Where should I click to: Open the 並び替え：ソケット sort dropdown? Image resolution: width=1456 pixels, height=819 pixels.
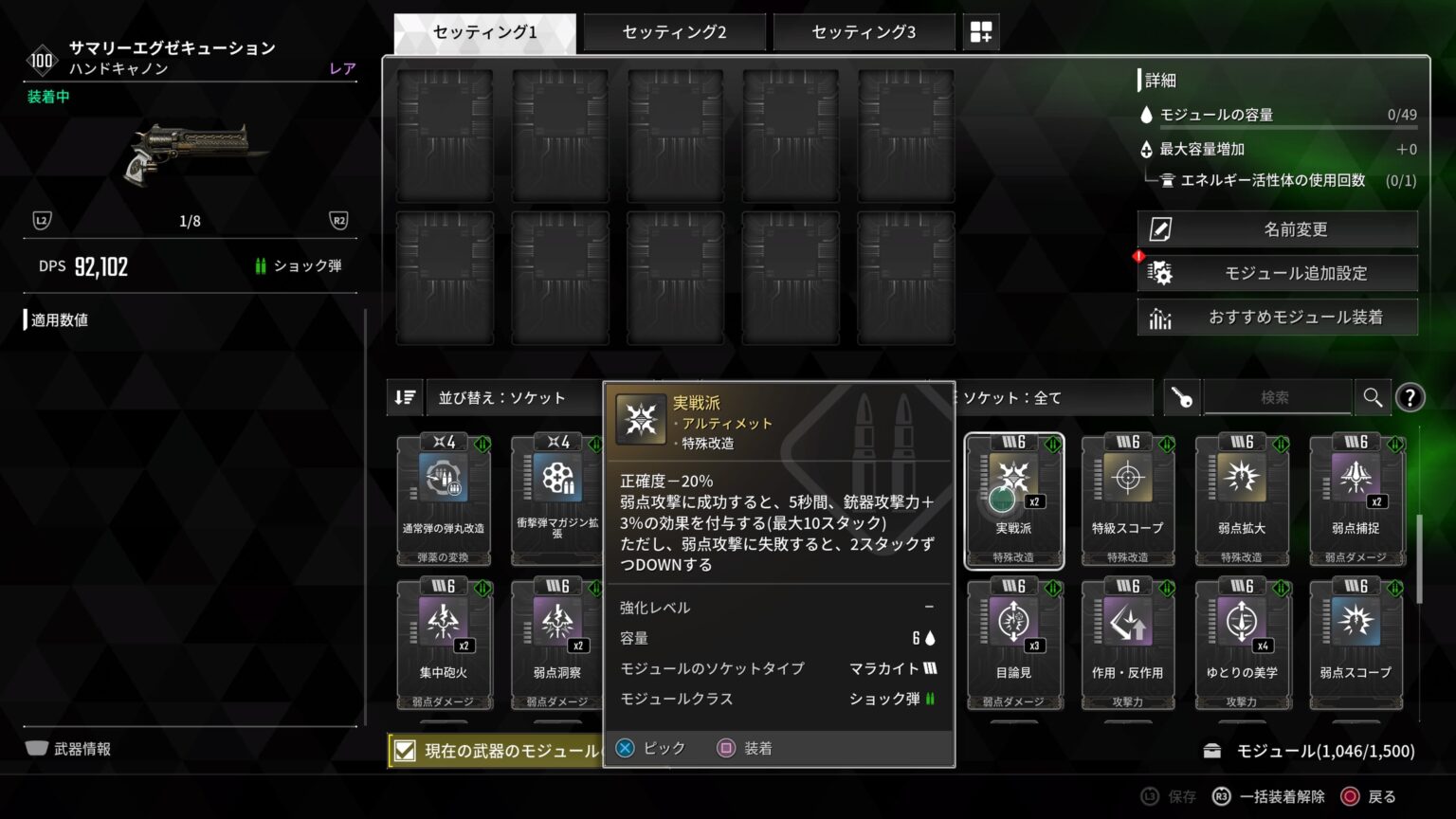point(512,397)
